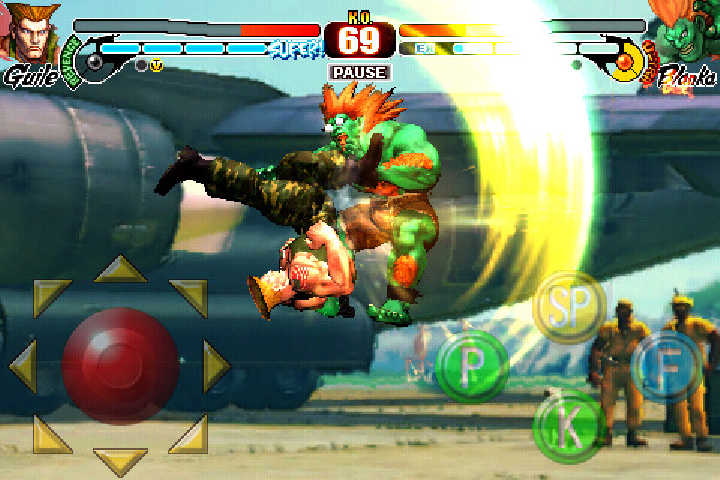Screen dimensions: 720x480
Task: Tap the green K kick button
Action: click(570, 428)
